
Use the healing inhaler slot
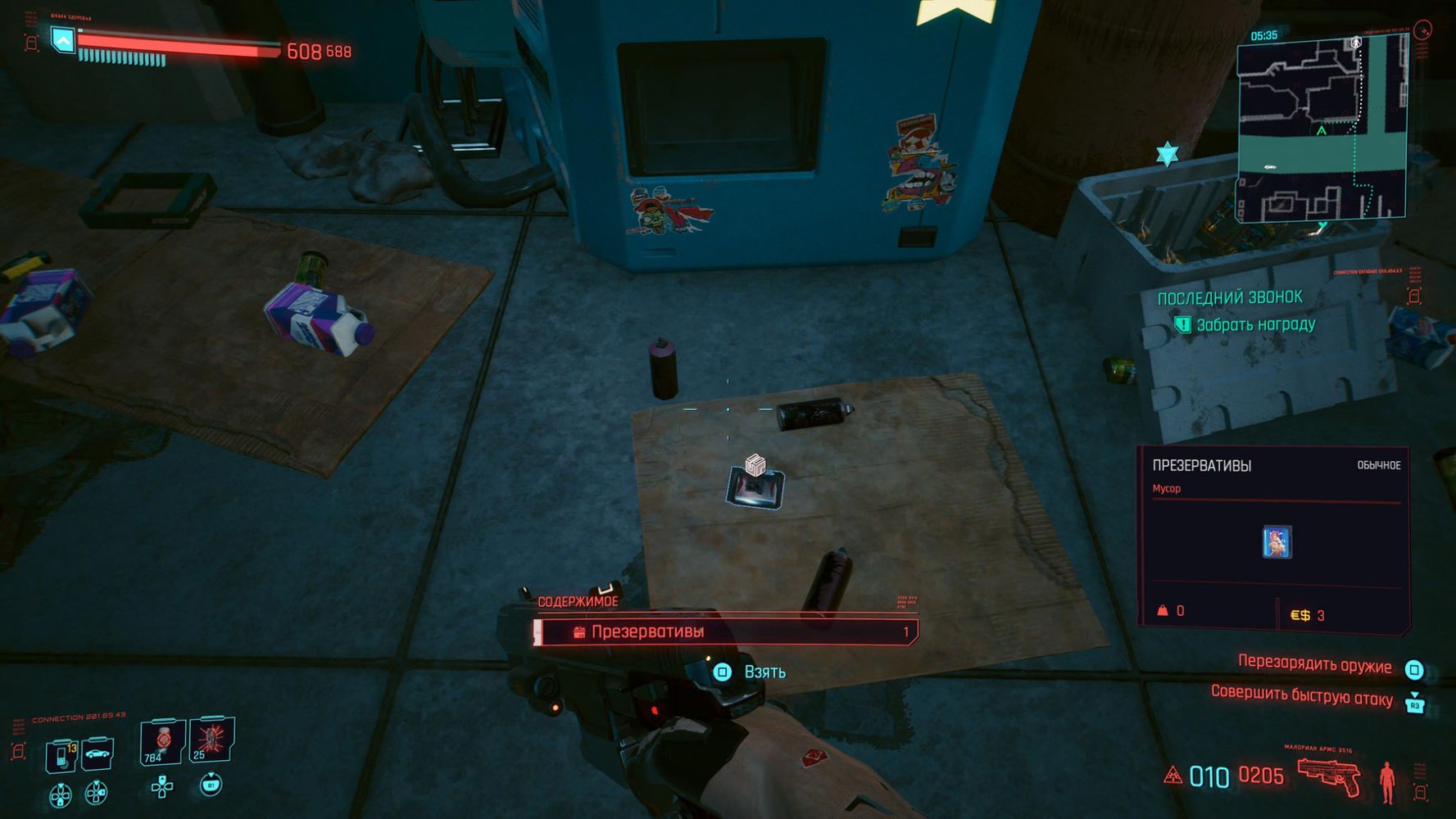point(161,742)
